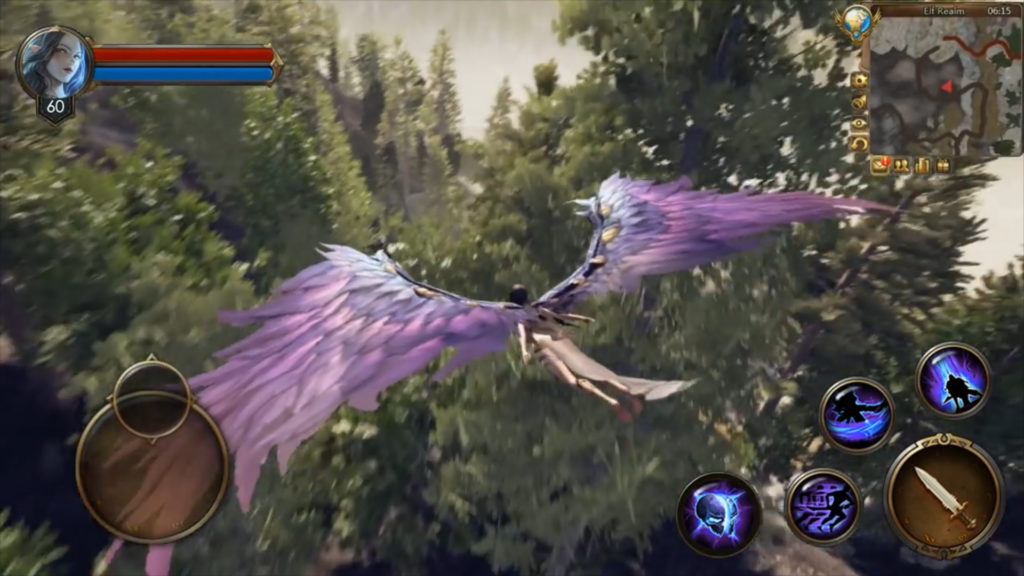Click the icon below the gear
This screenshot has height=576, width=1024.
pos(858,102)
